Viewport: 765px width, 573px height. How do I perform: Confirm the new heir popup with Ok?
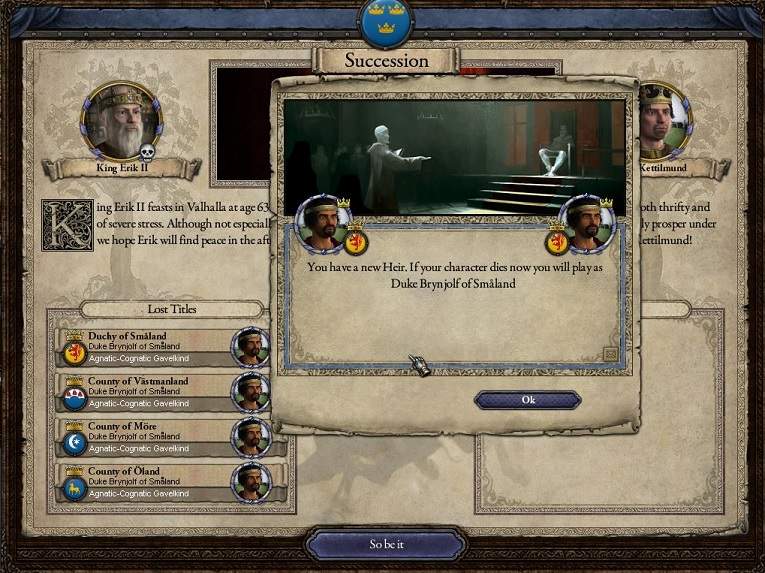pyautogui.click(x=528, y=400)
